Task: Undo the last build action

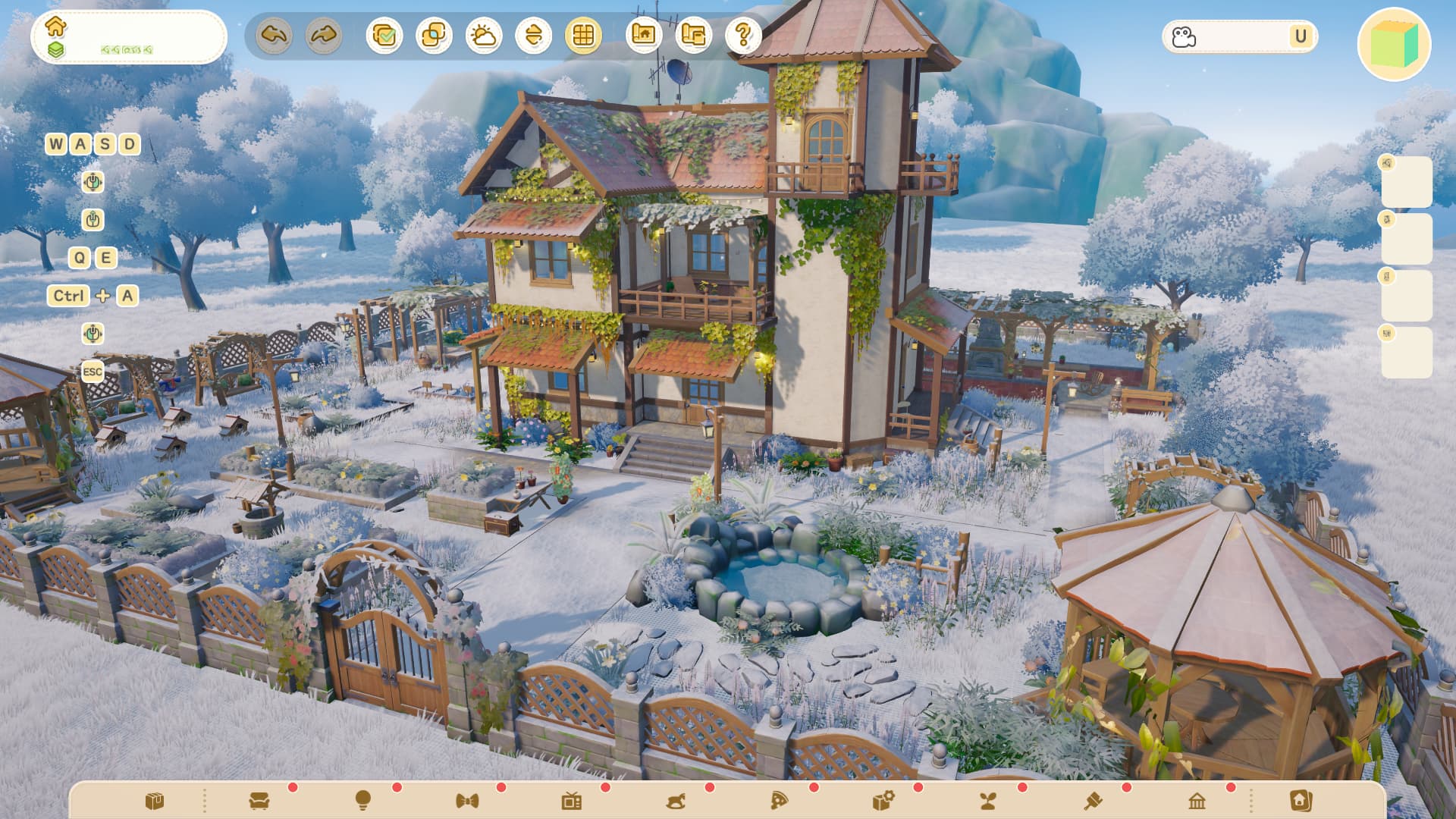Action: pyautogui.click(x=274, y=36)
